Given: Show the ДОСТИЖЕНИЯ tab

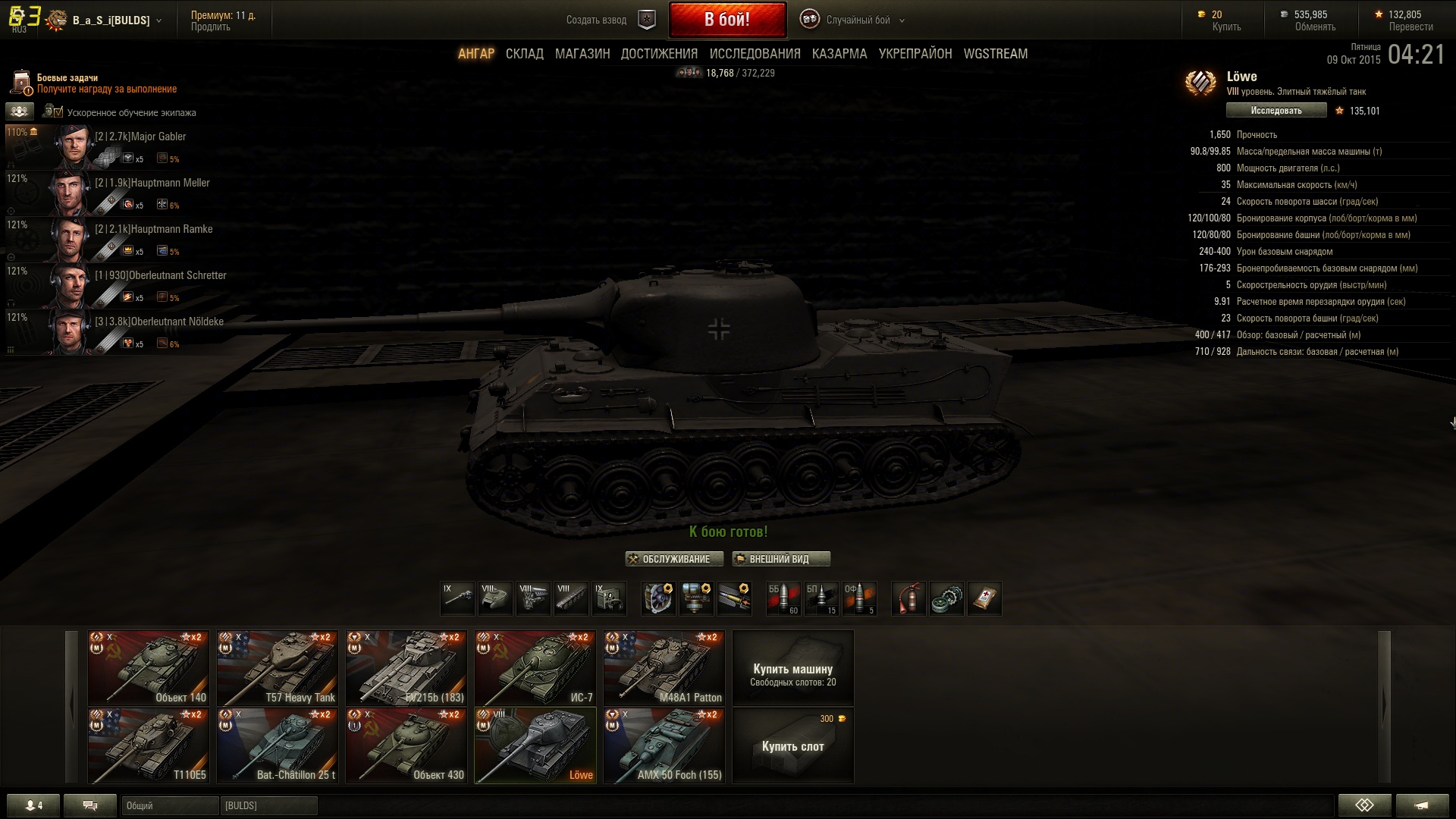Looking at the screenshot, I should [659, 54].
